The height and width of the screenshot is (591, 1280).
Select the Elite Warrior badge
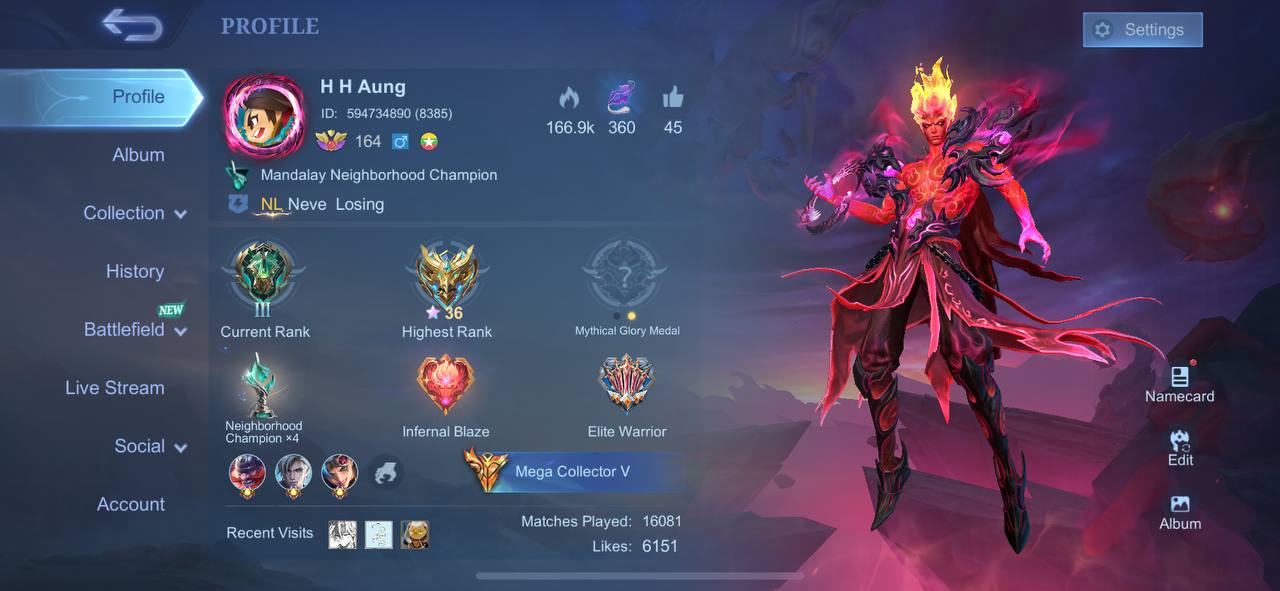[627, 387]
